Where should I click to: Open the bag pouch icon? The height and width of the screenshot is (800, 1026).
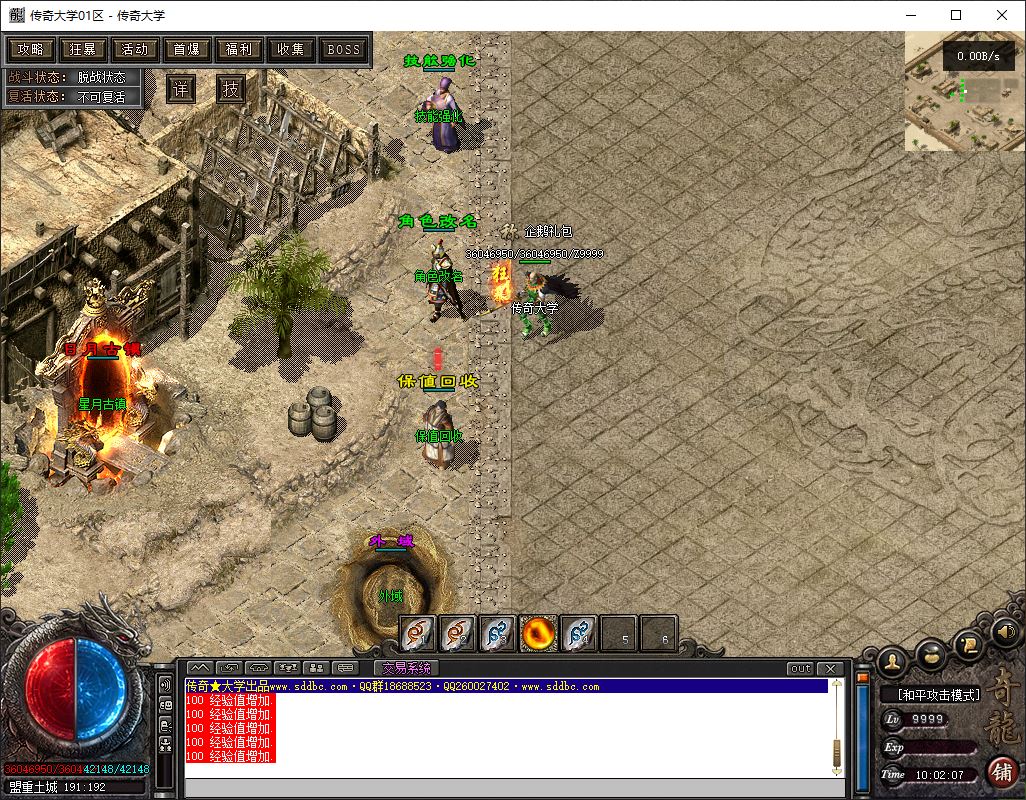931,654
